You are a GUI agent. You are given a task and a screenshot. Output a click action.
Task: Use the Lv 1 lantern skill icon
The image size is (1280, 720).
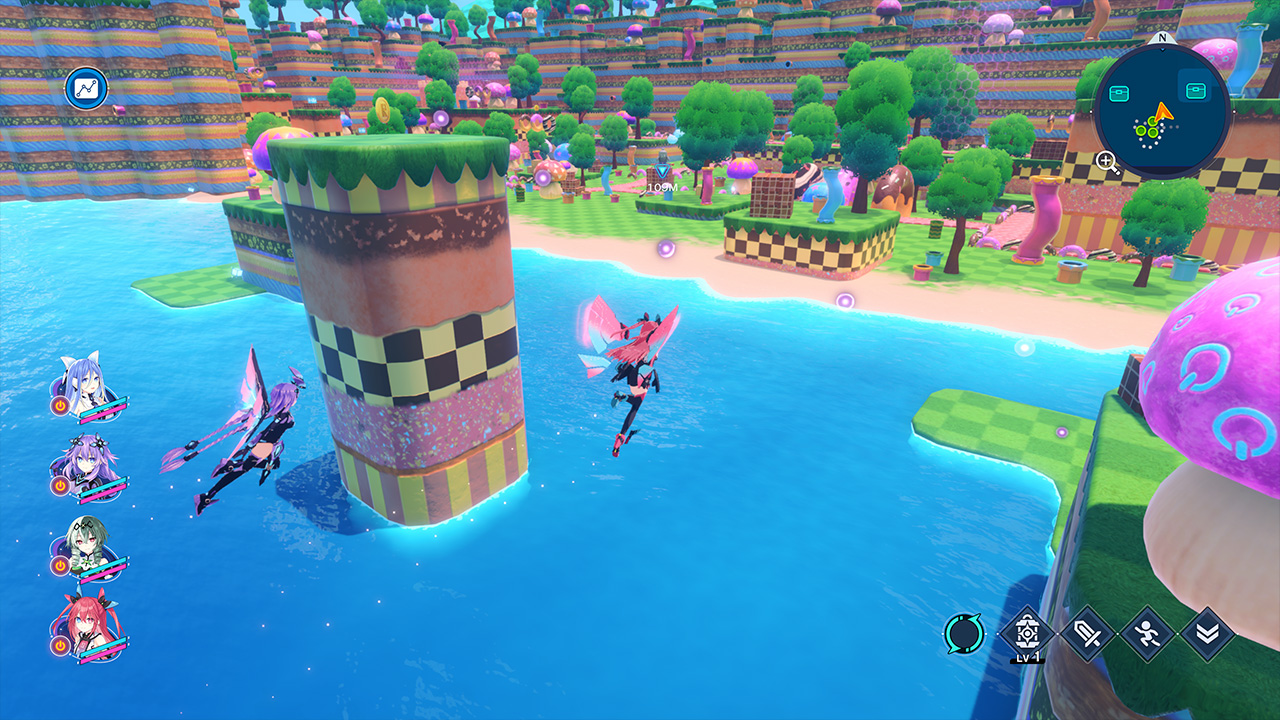1028,633
